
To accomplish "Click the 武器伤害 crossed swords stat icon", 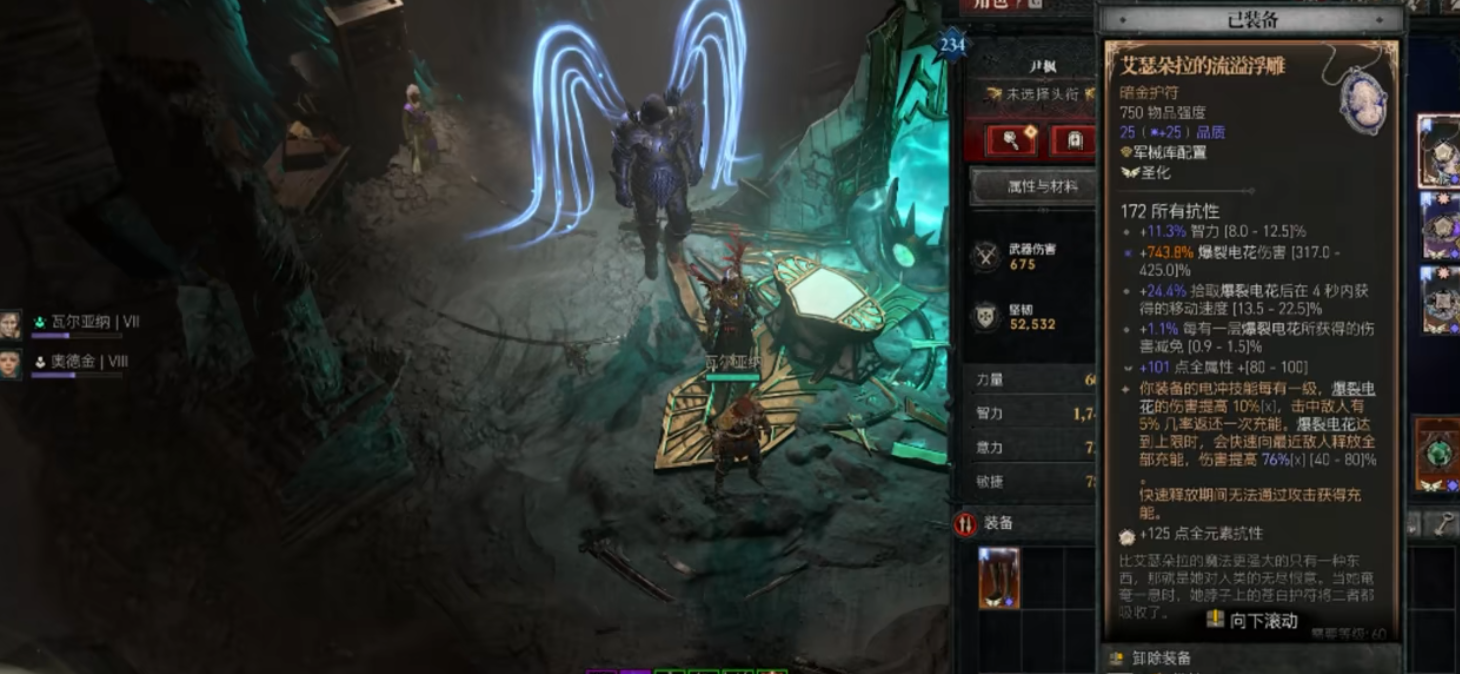I will tap(987, 257).
